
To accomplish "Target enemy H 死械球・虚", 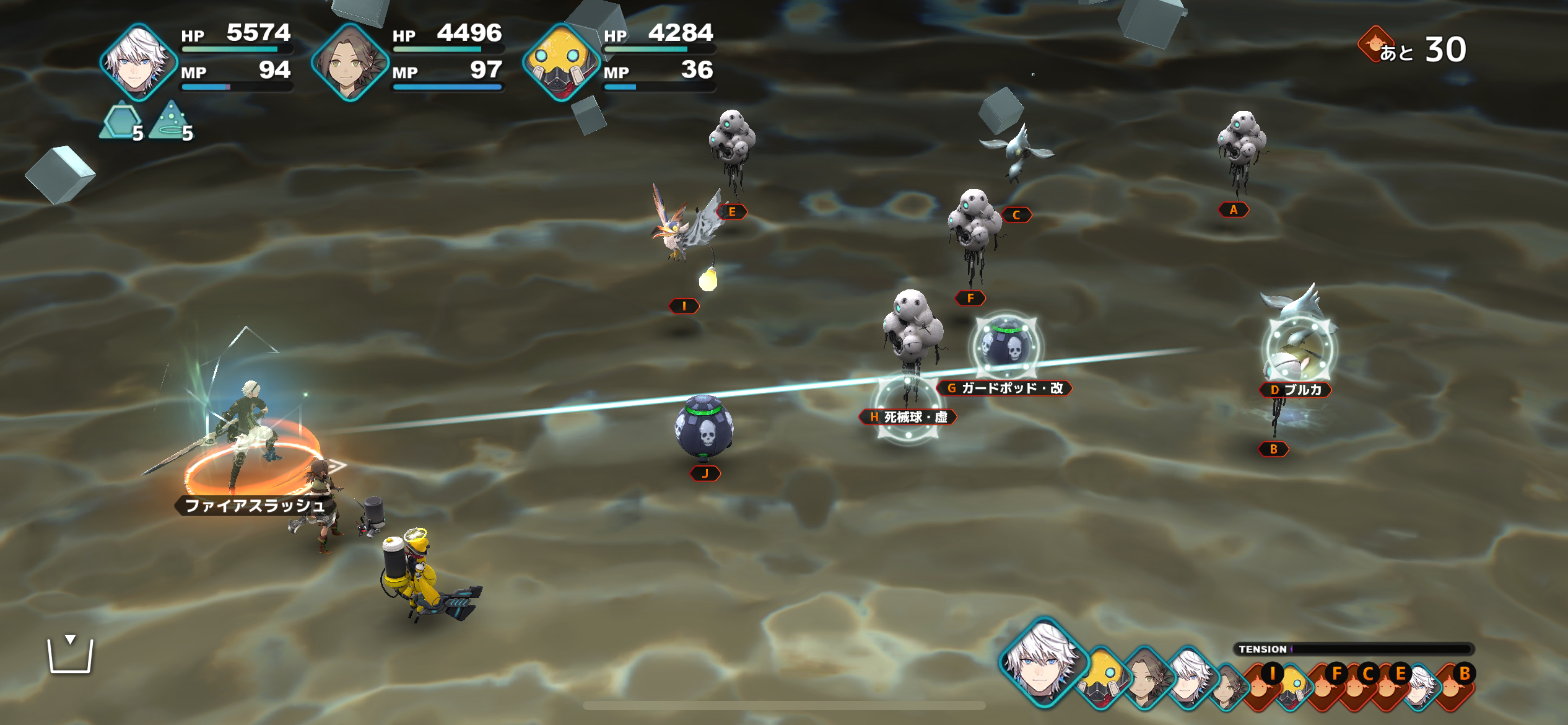I will pyautogui.click(x=908, y=417).
